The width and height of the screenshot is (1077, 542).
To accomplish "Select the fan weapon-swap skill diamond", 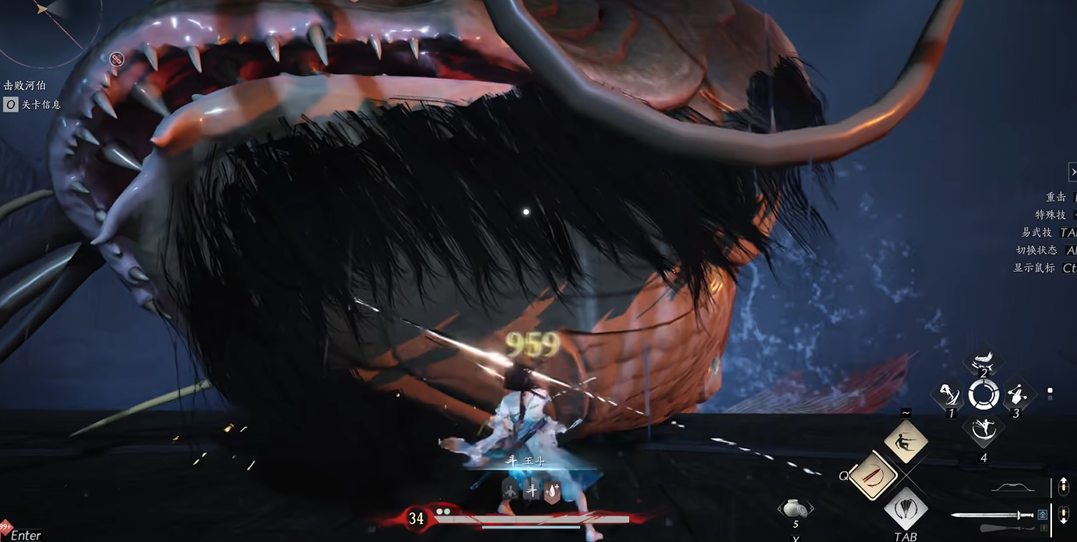I will click(x=906, y=508).
